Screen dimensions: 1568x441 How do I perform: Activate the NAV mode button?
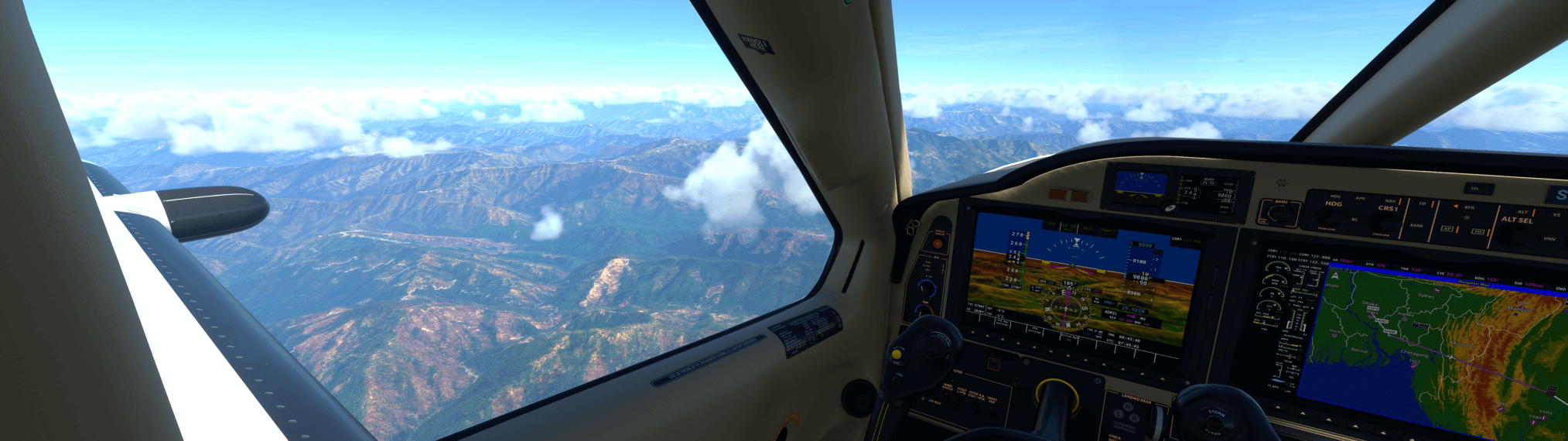[1390, 200]
